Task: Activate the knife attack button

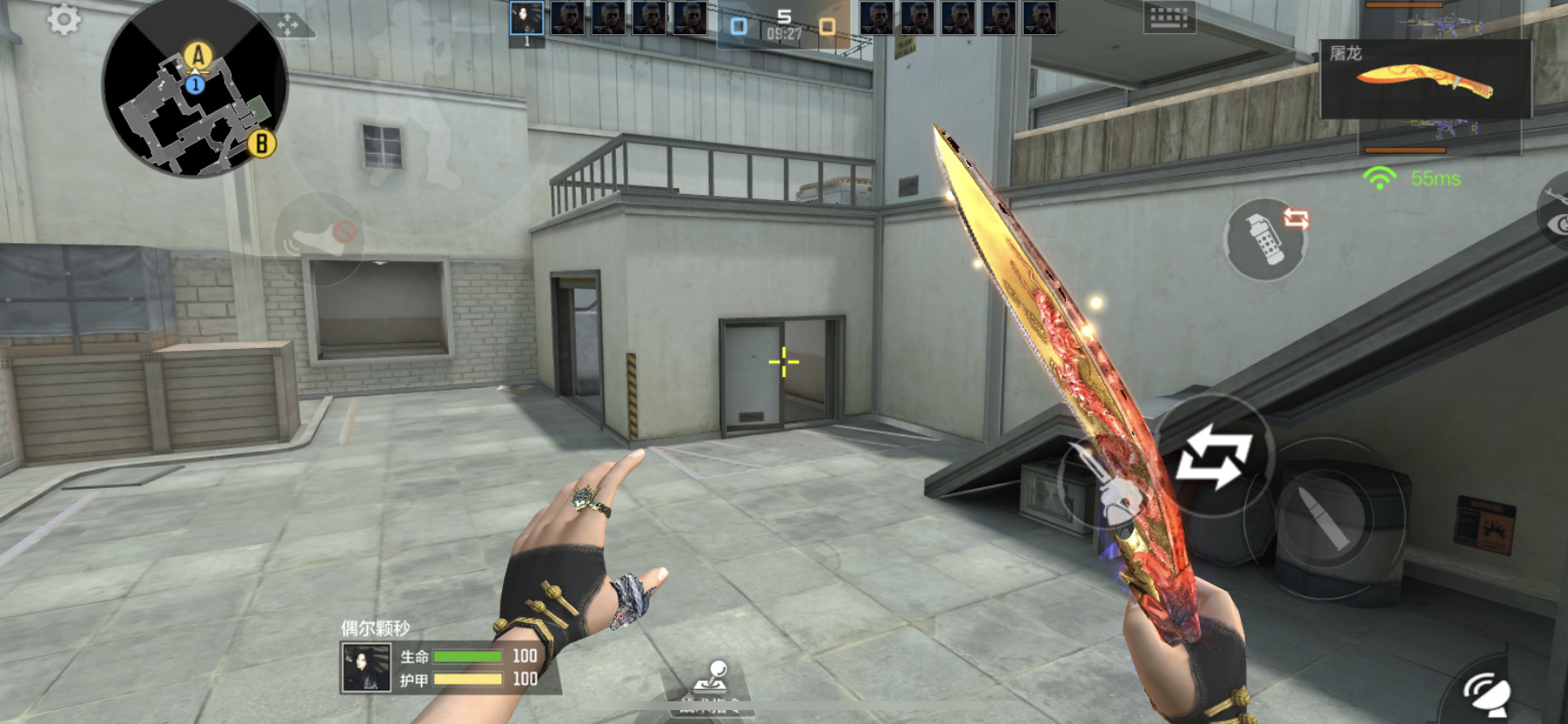Action: point(1104,485)
